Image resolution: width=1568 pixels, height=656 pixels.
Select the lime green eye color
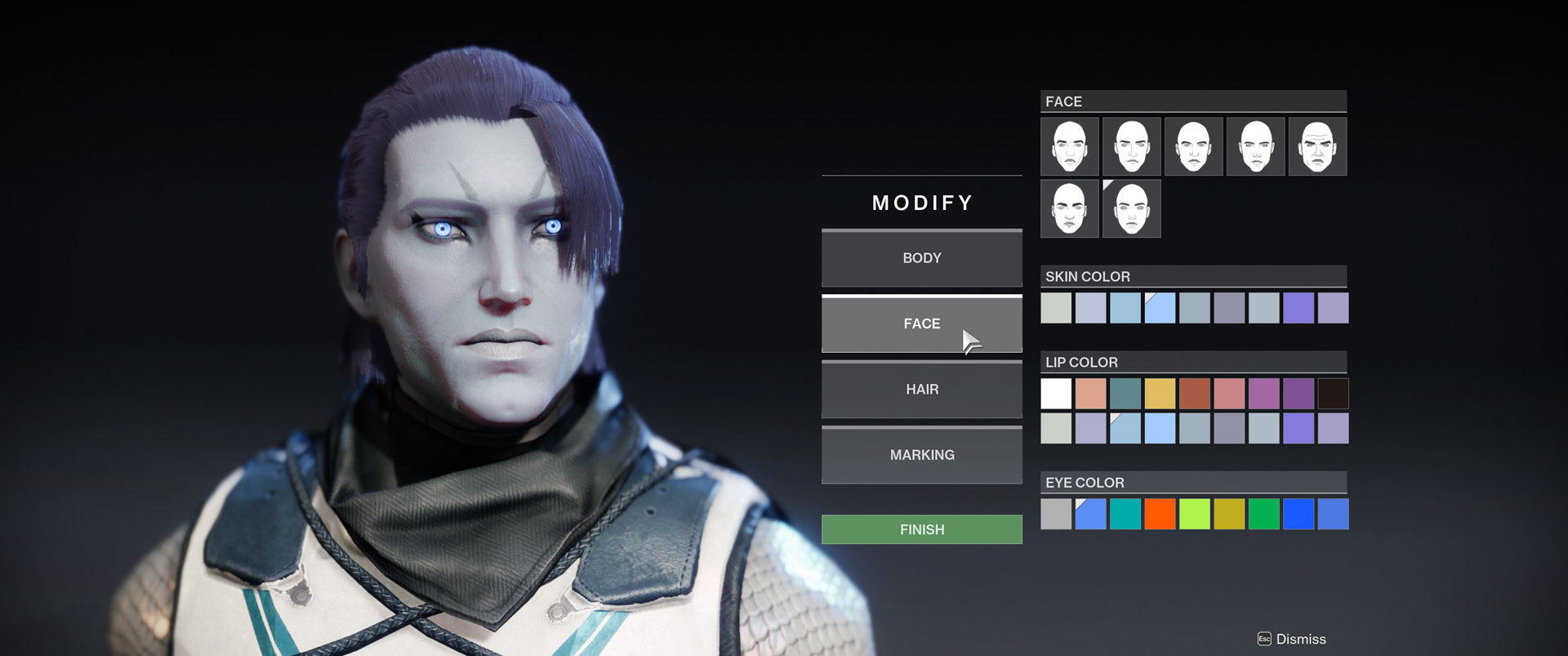tap(1194, 515)
